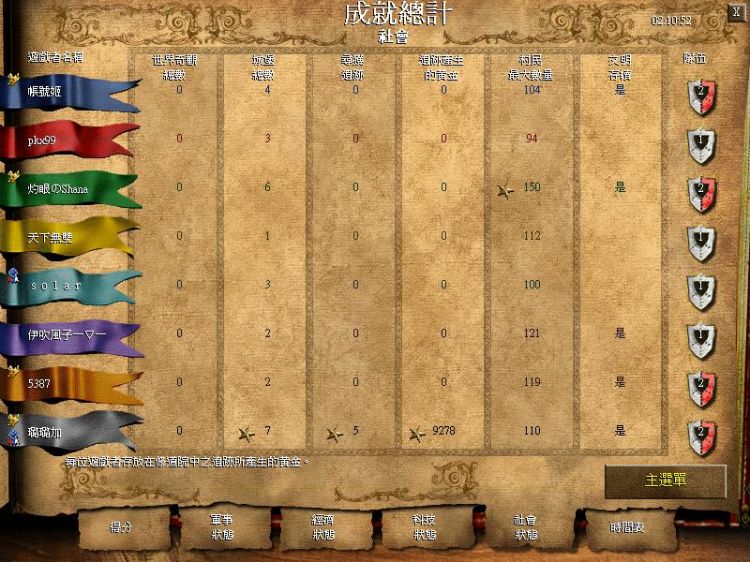Open the 主選單 main menu button
Screen dimensions: 750x562
coord(665,481)
